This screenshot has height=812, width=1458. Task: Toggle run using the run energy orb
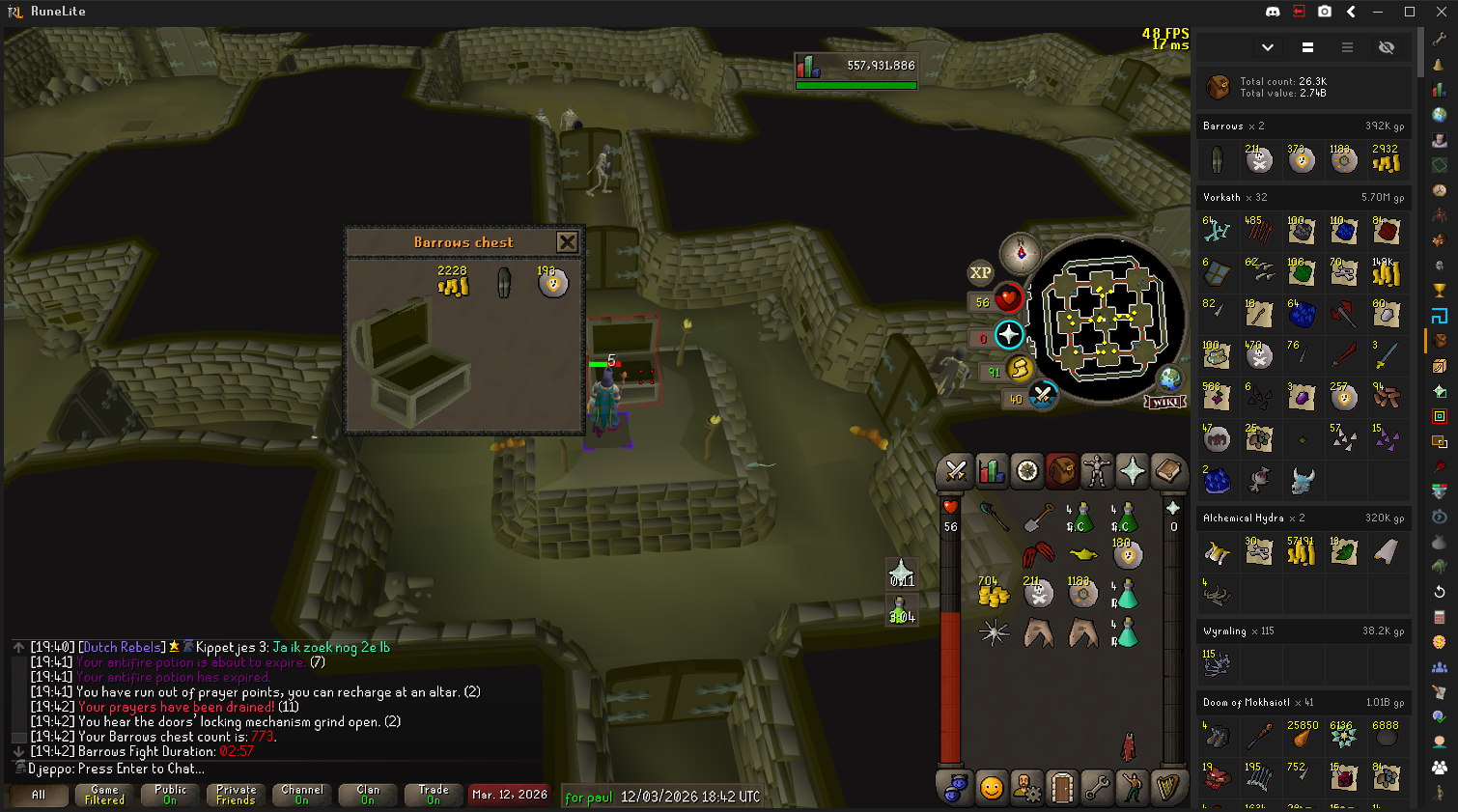coord(1019,368)
